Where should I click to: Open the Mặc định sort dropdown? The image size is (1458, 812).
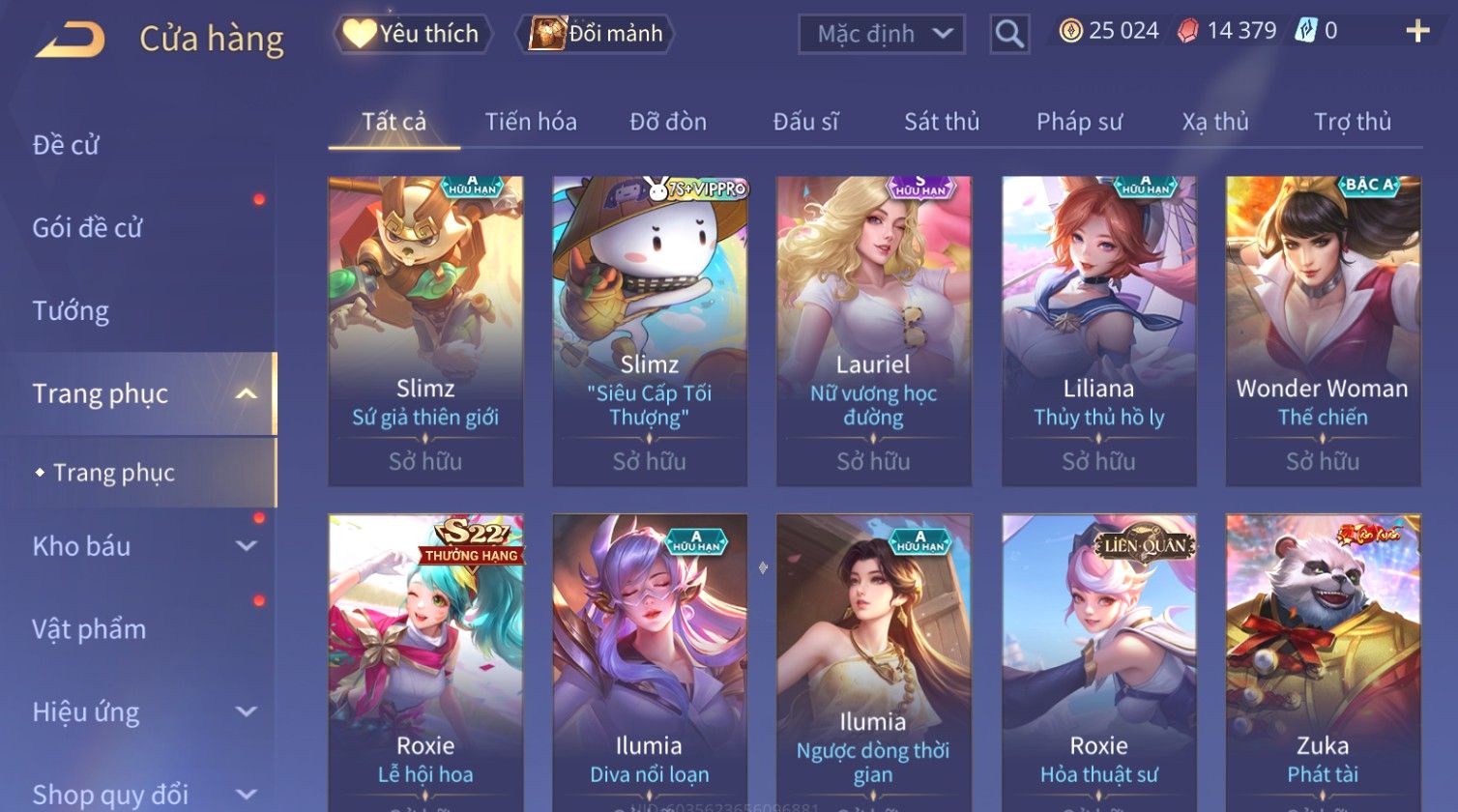coord(881,34)
